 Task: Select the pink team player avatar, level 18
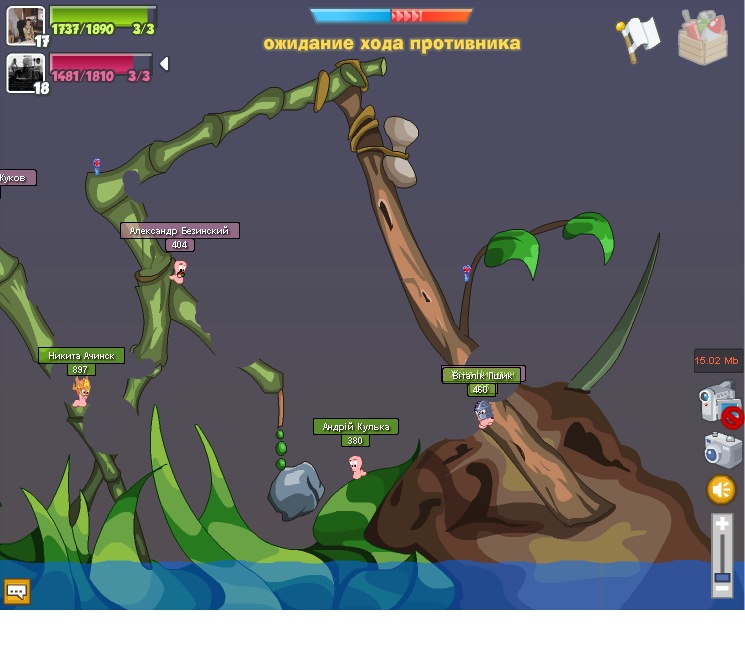click(25, 72)
